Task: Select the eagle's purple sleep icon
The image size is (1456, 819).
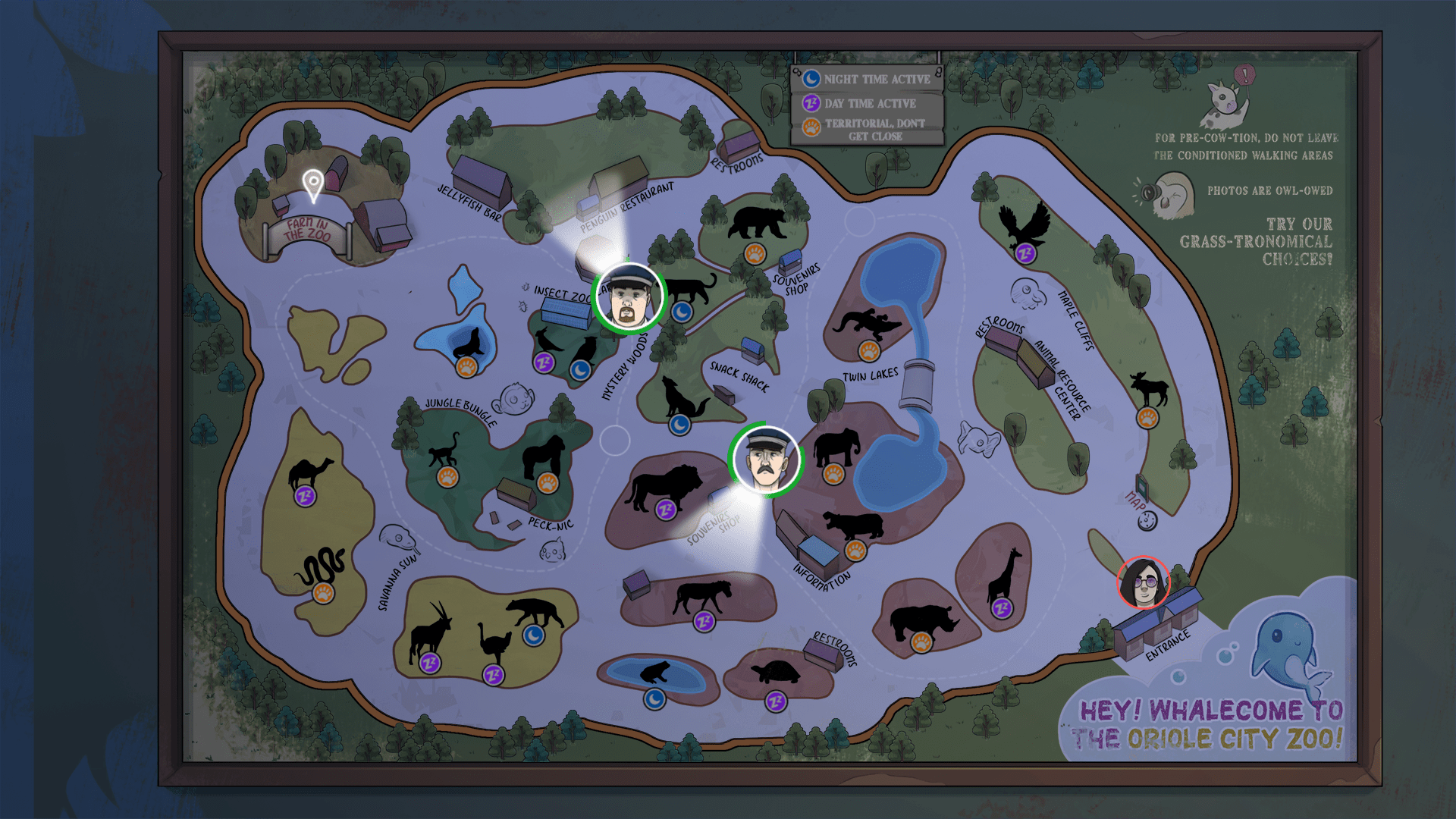Action: tap(1025, 253)
